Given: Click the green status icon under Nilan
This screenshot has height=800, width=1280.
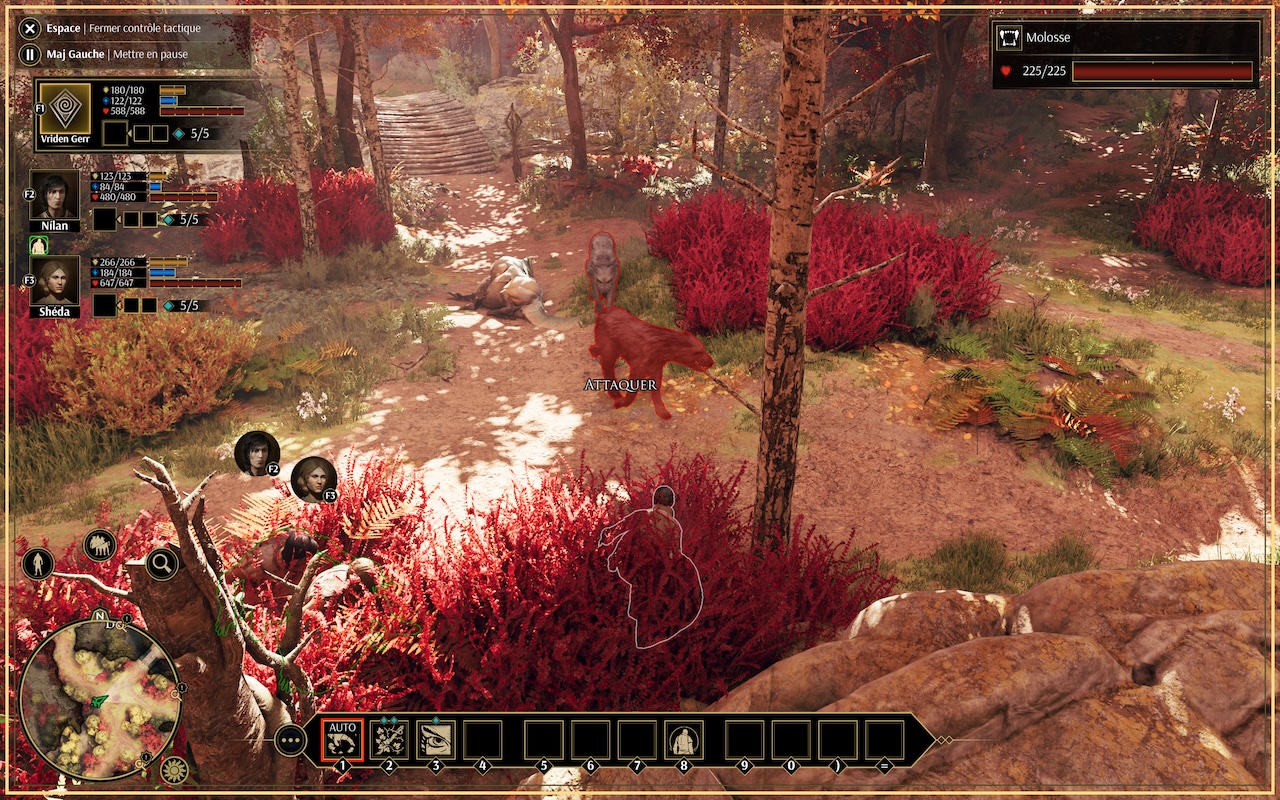Looking at the screenshot, I should pyautogui.click(x=39, y=245).
